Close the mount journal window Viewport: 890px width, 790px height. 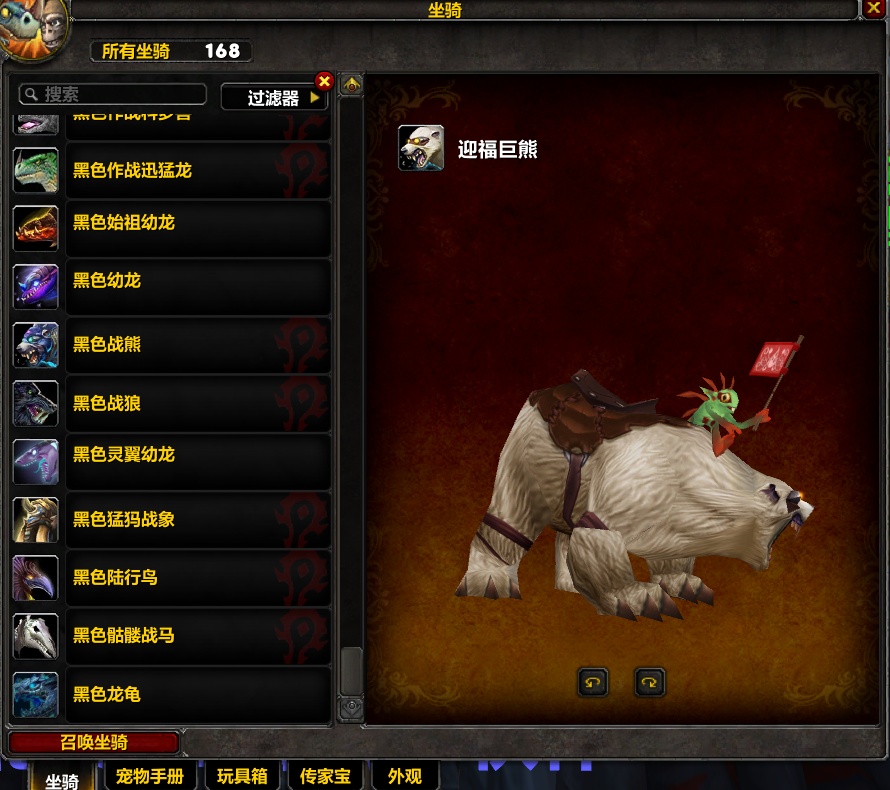(872, 9)
